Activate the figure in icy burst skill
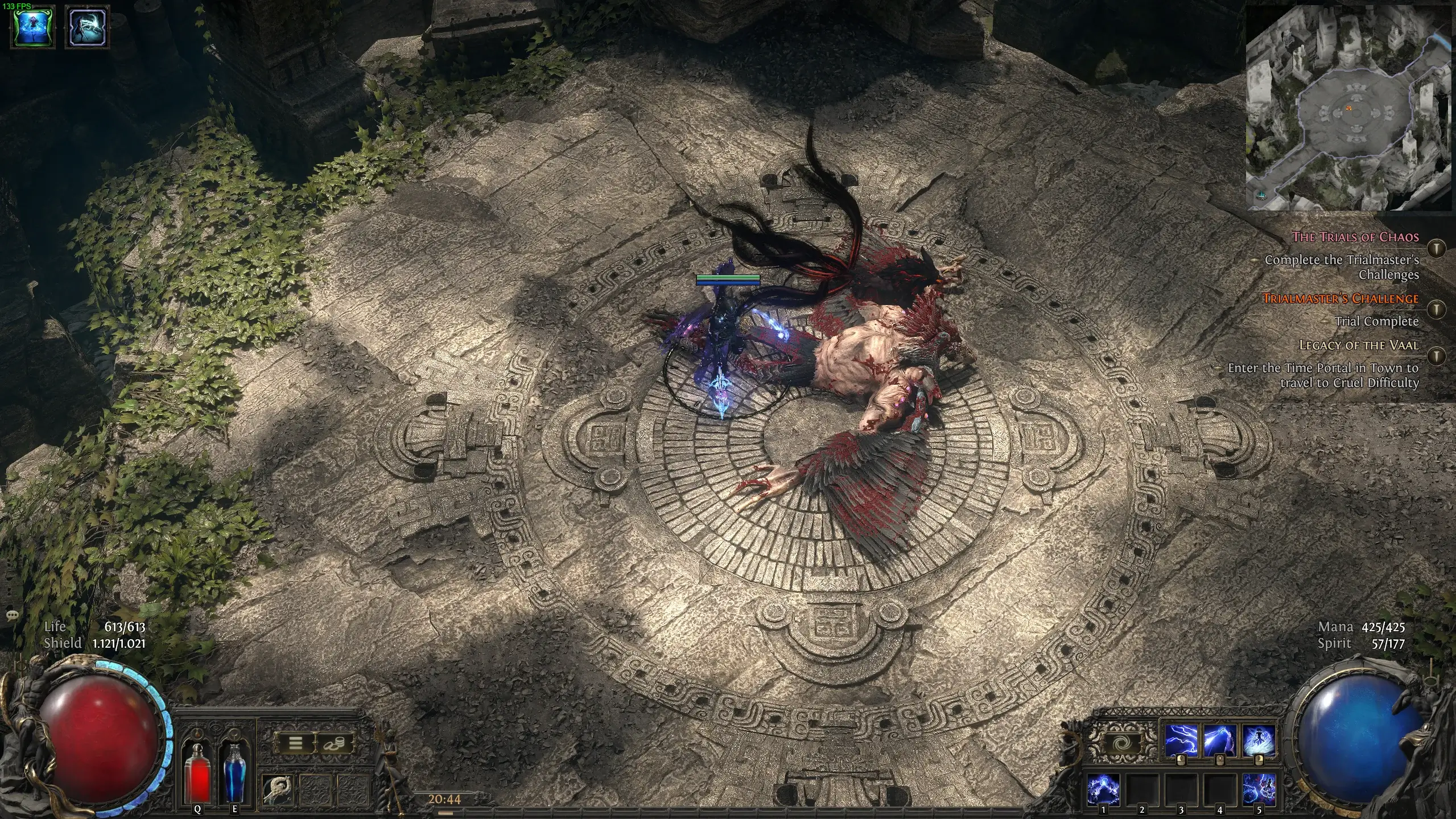1456x819 pixels. click(x=1258, y=740)
